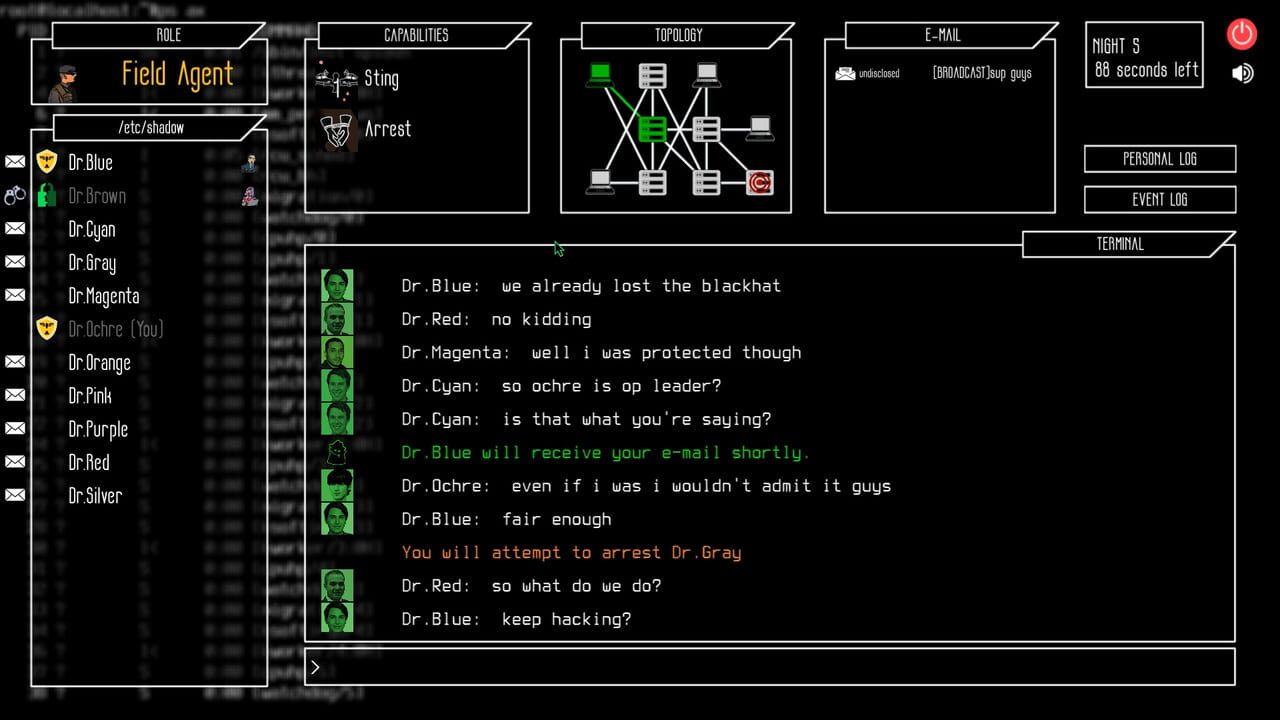Click the undisclosed sender envelope in E-Mail panel
This screenshot has height=720, width=1280.
tap(843, 72)
